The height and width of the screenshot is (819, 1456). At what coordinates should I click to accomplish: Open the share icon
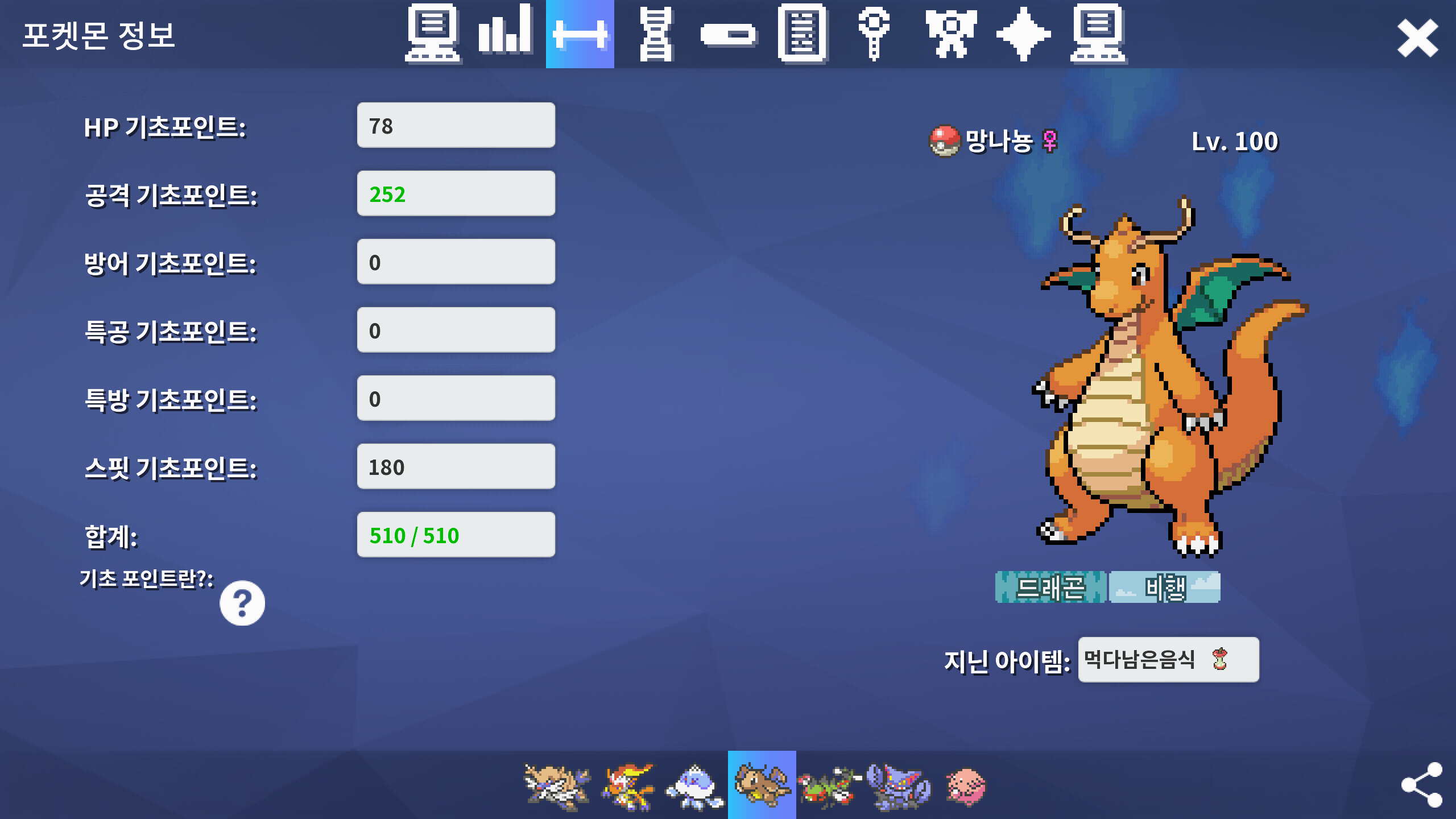[x=1421, y=785]
